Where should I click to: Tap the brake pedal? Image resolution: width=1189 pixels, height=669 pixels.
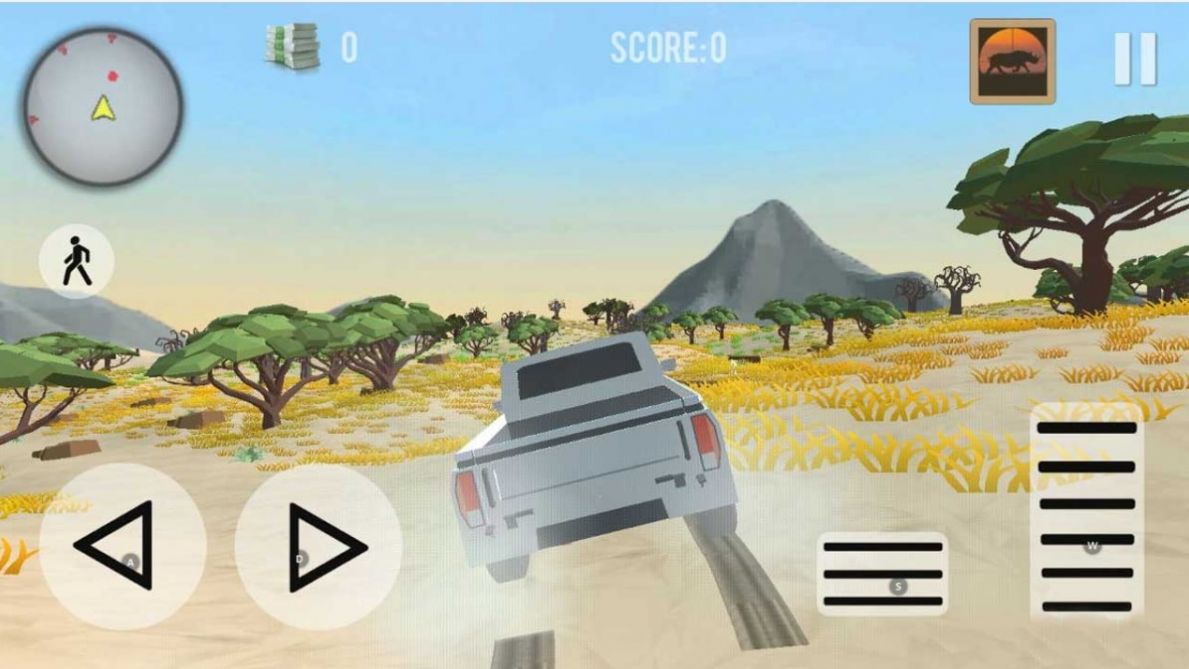pyautogui.click(x=882, y=574)
